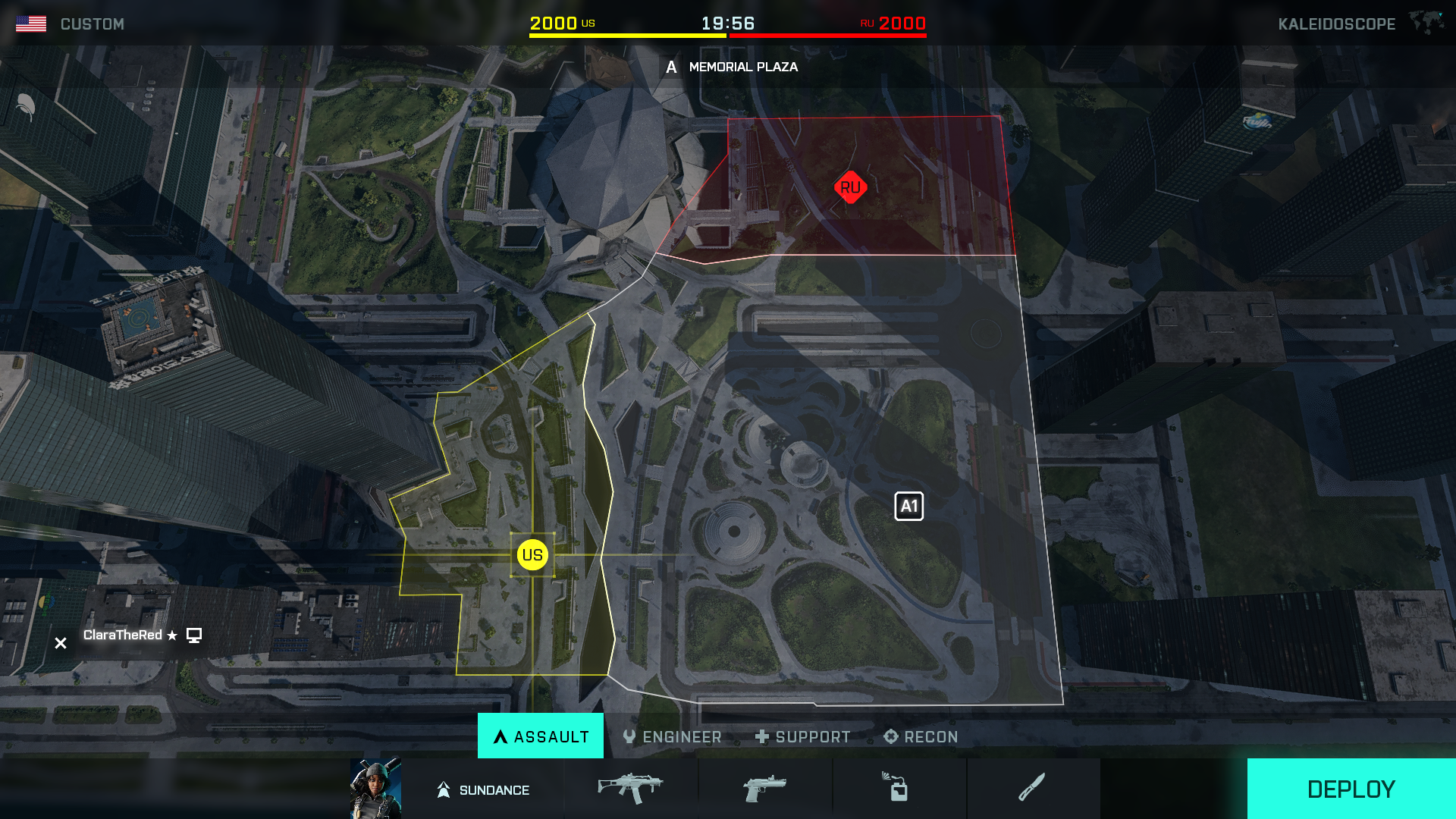The height and width of the screenshot is (819, 1456).
Task: Select the Engineer class wrench icon
Action: point(628,736)
